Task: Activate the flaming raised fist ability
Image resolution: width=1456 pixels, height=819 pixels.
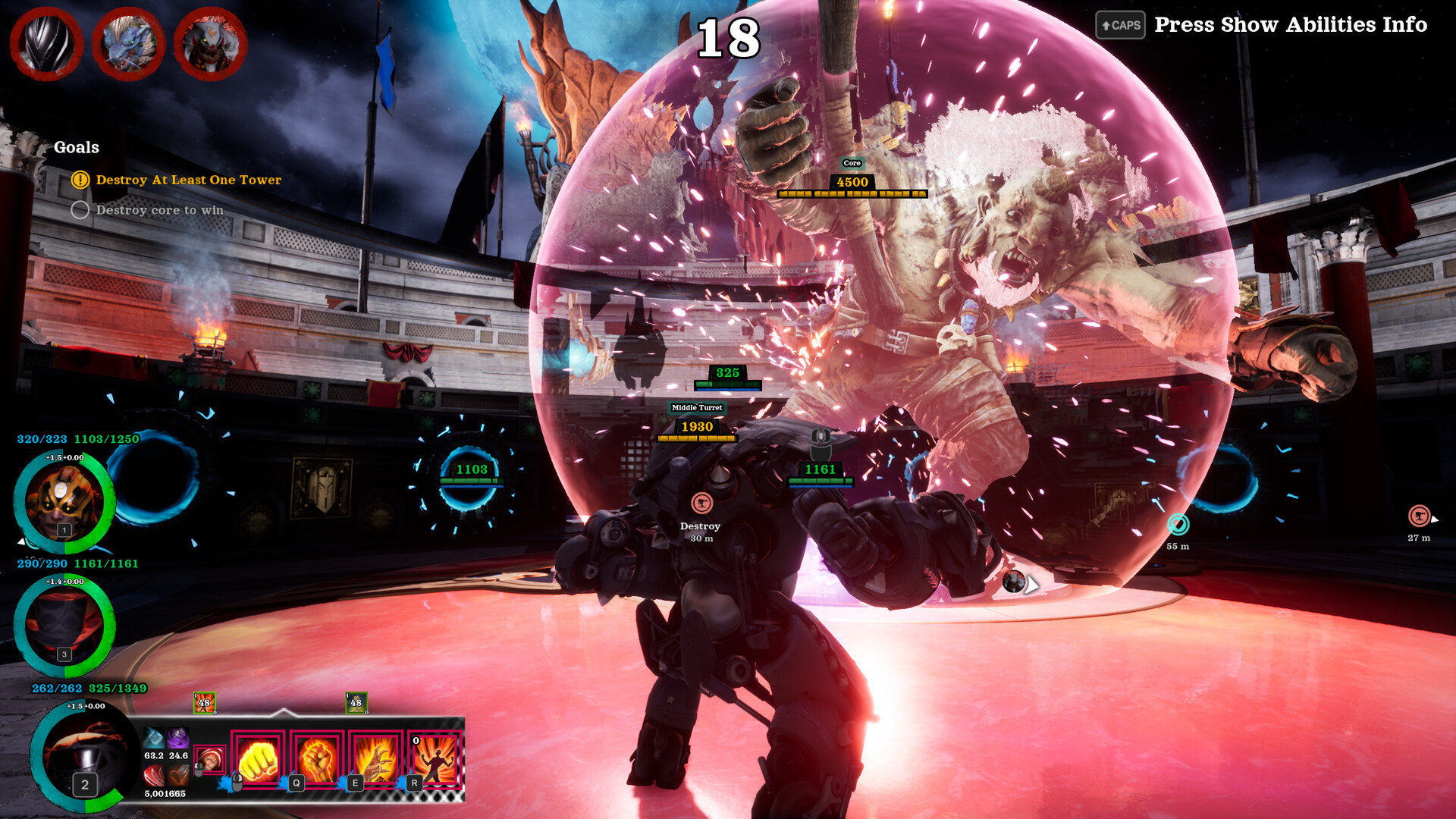Action: click(x=317, y=760)
